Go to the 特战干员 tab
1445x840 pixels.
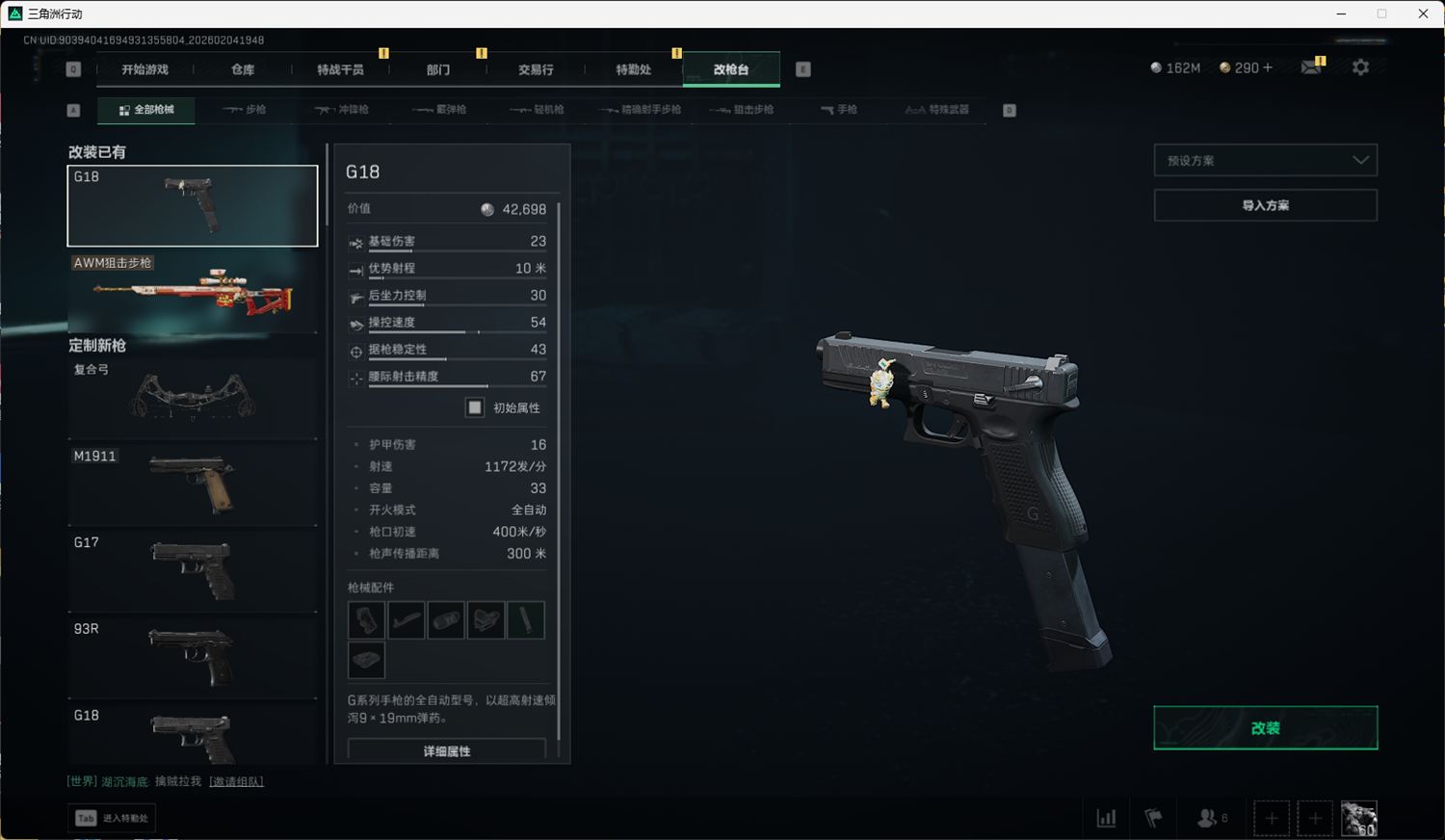click(x=340, y=69)
